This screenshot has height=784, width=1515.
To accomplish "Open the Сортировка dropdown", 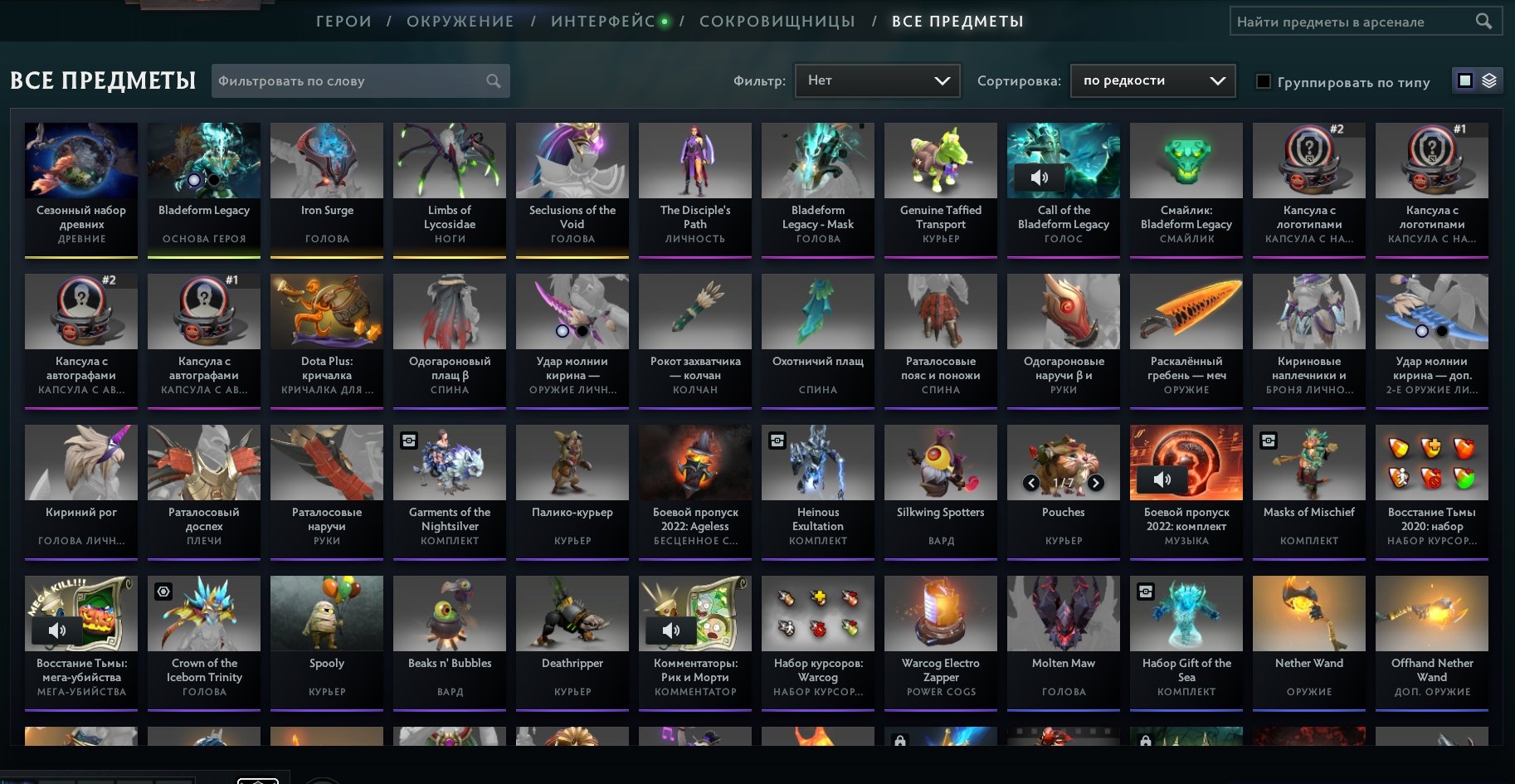I will pos(1152,80).
